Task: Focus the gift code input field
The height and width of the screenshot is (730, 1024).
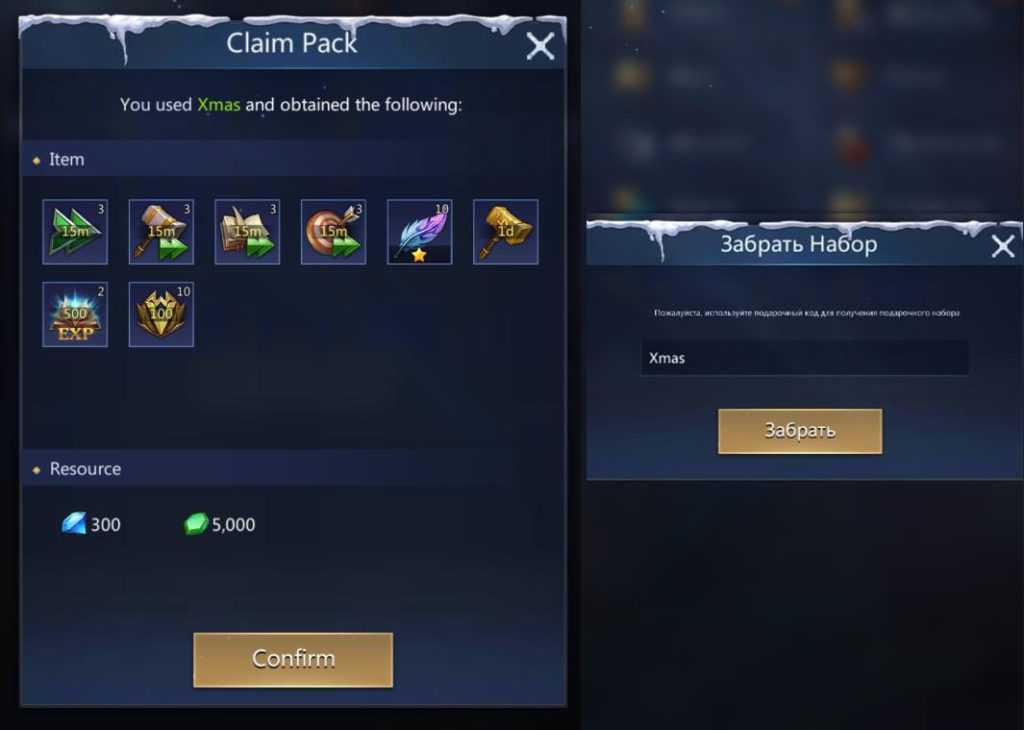Action: 804,358
